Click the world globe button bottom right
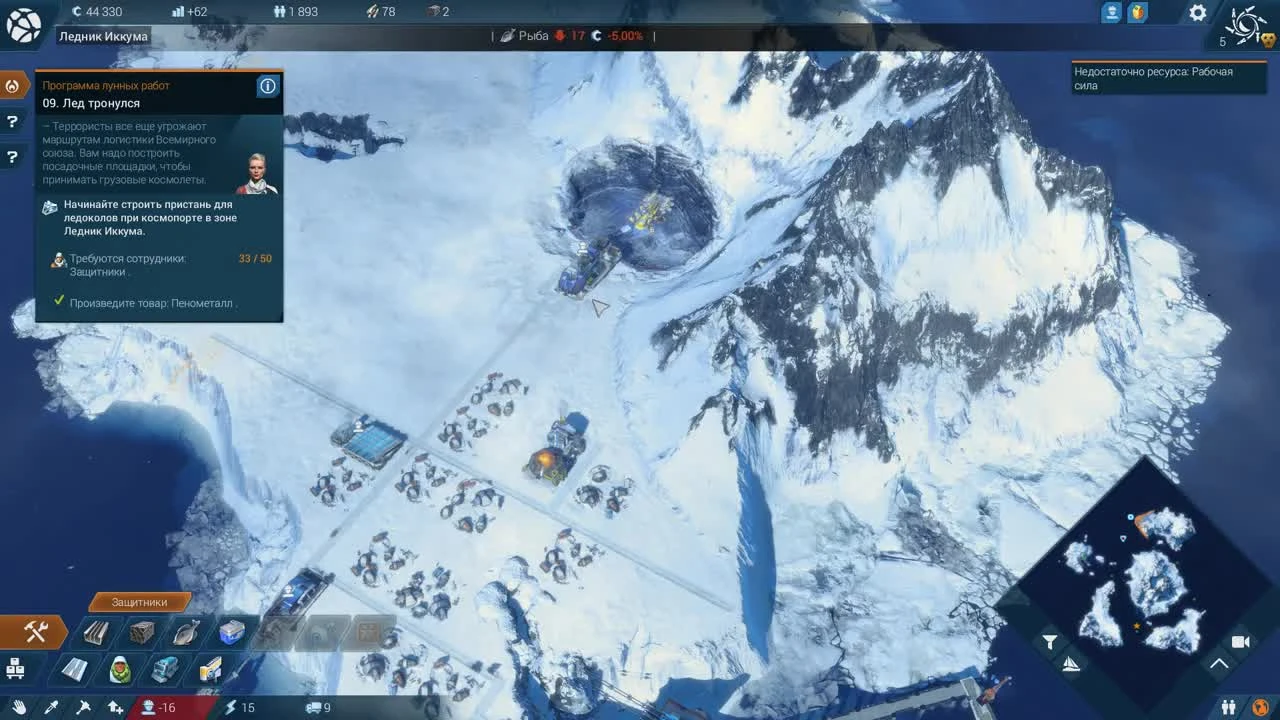1280x720 pixels. tap(1260, 707)
